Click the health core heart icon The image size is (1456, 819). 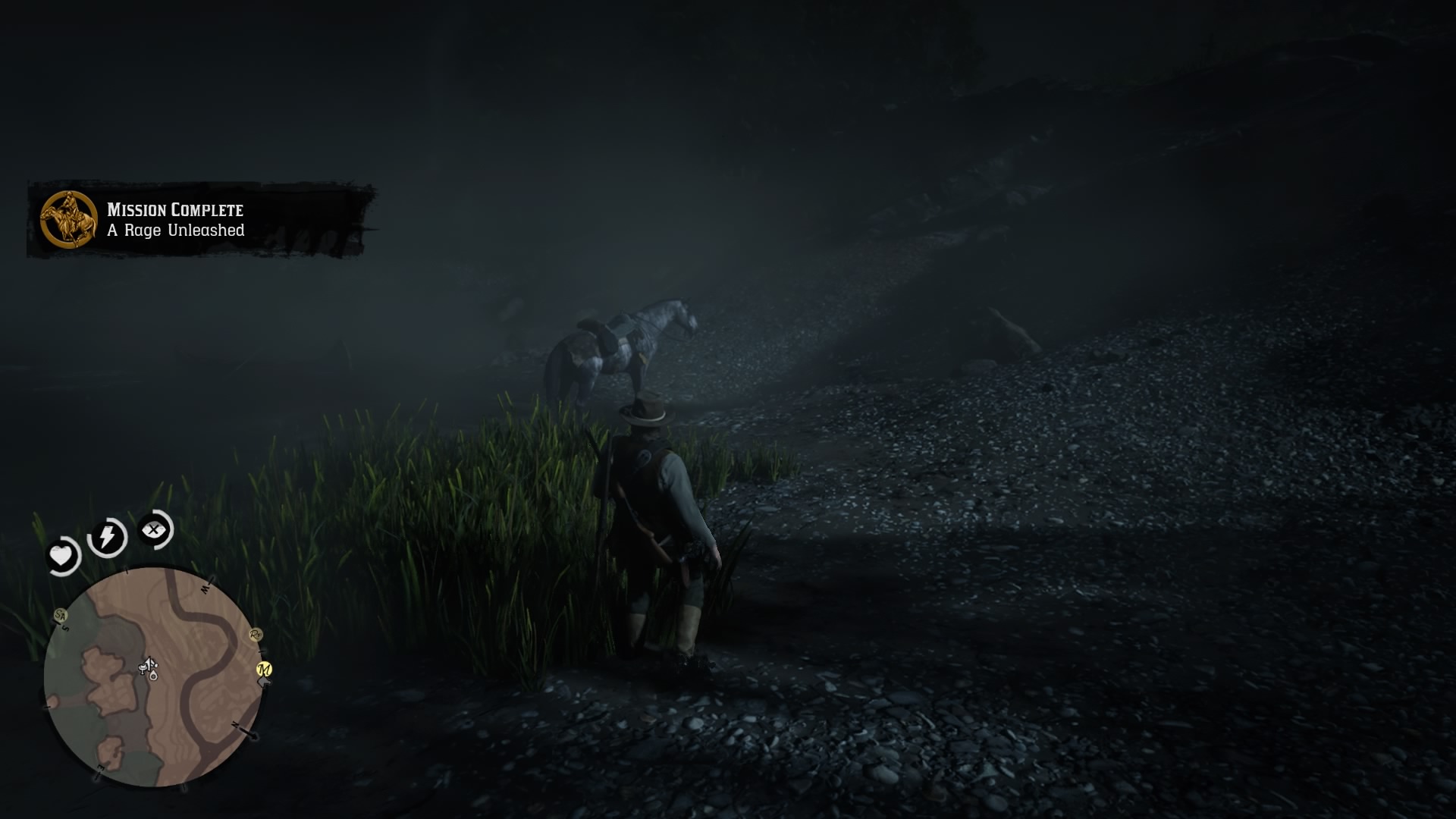[x=63, y=555]
